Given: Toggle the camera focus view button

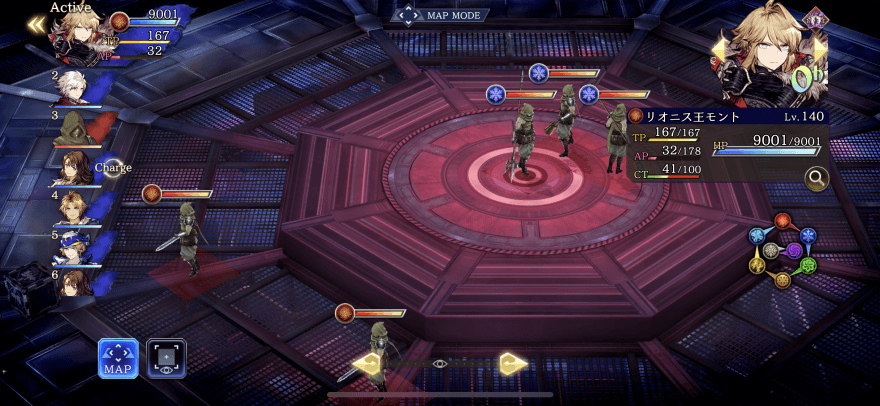Looking at the screenshot, I should pos(166,359).
